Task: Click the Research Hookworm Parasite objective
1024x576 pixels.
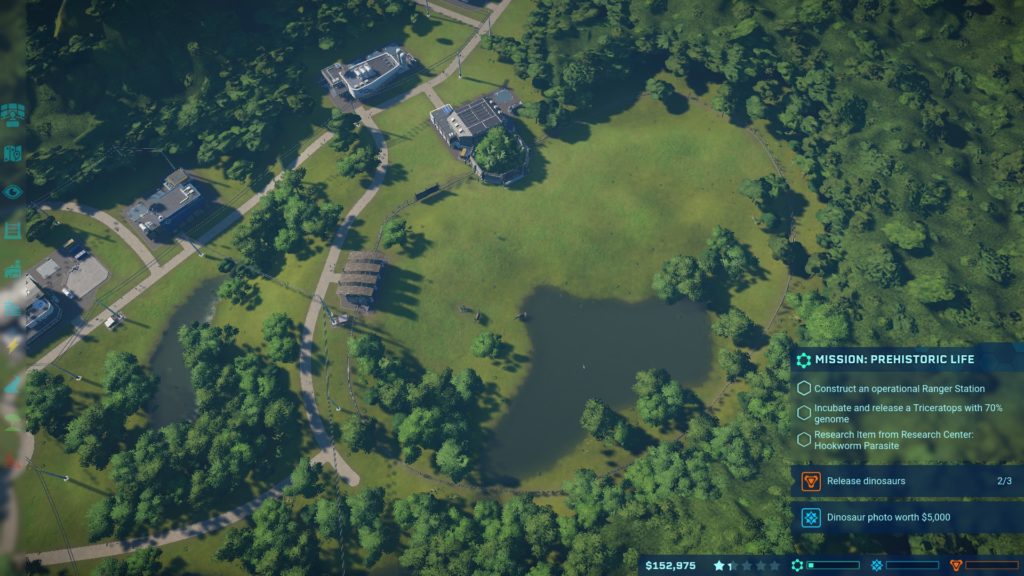Action: [x=905, y=439]
